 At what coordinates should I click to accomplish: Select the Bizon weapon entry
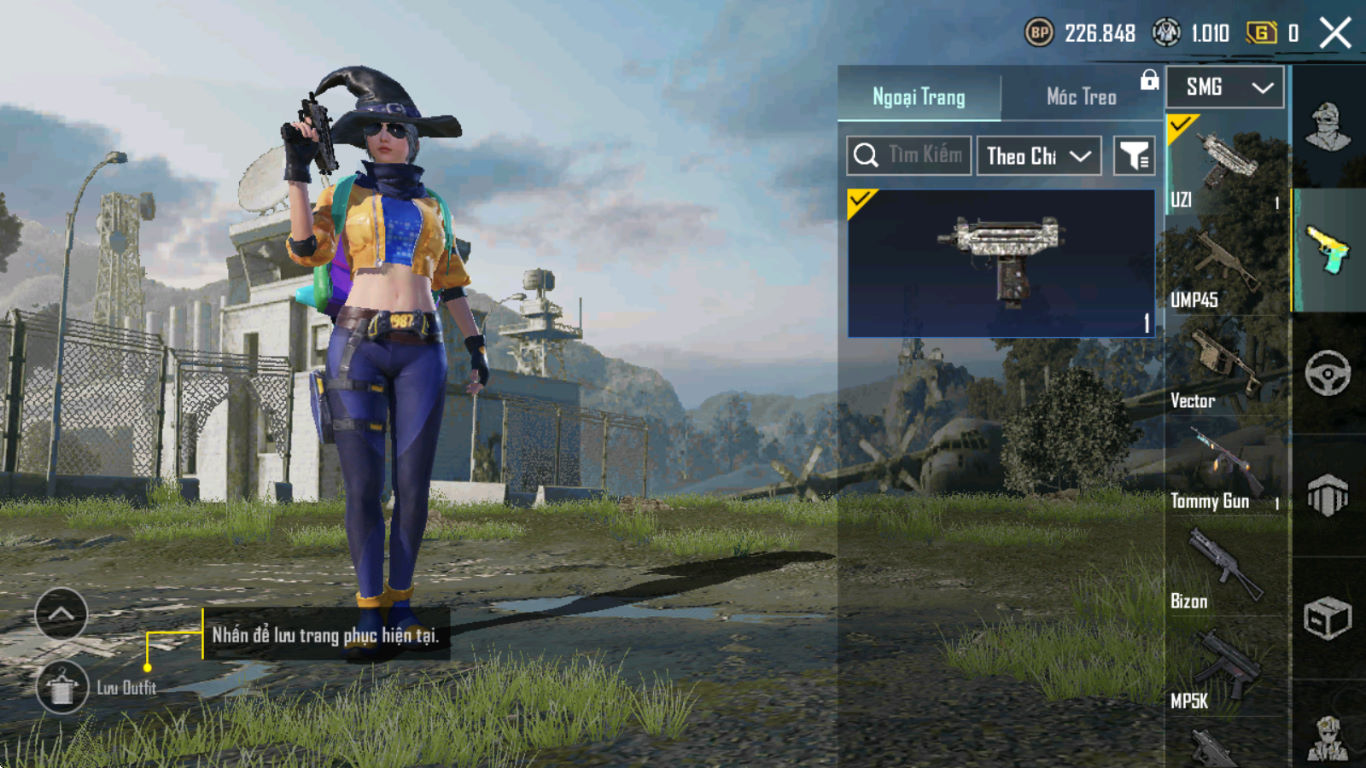point(1226,568)
